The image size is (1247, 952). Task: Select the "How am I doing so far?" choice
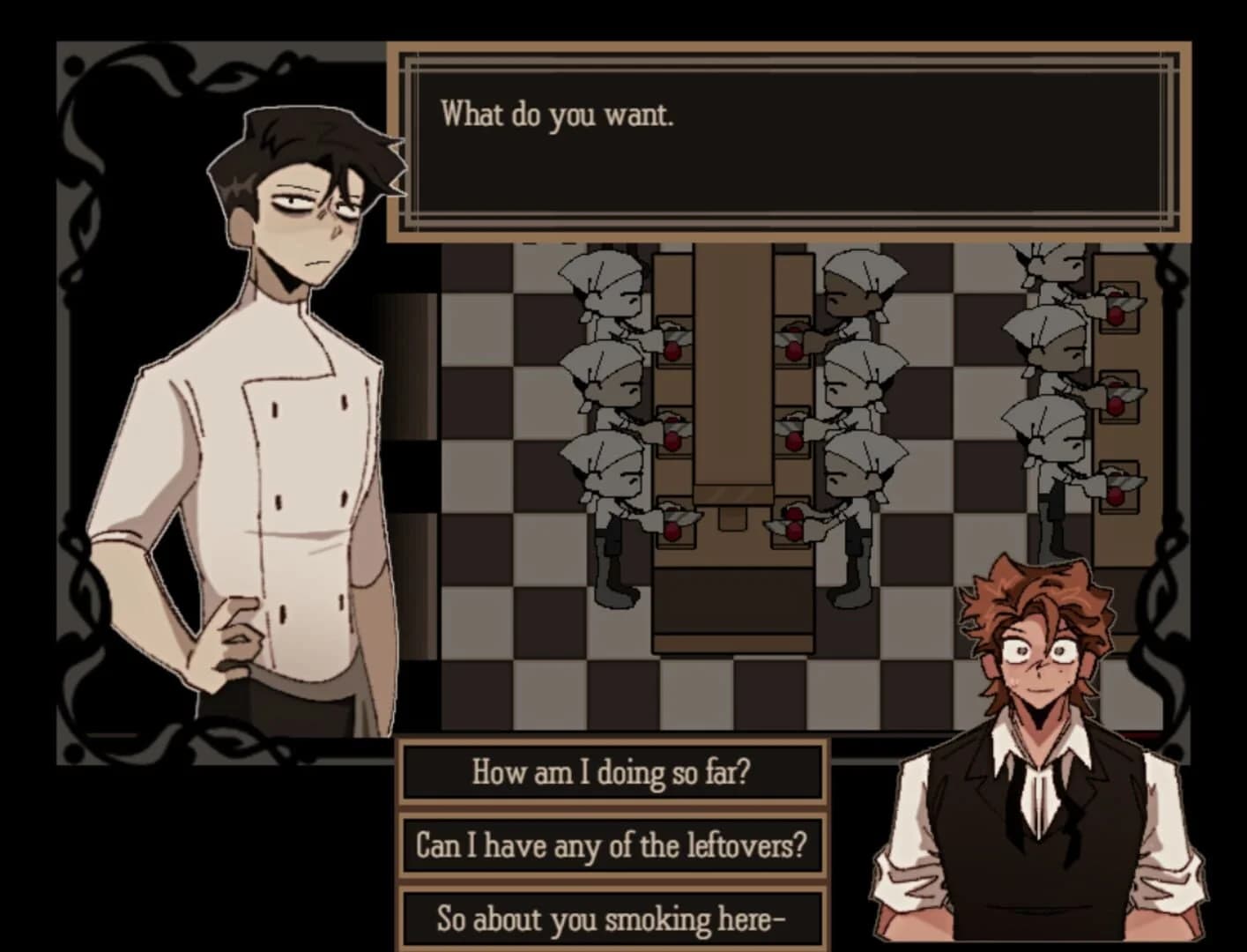click(x=614, y=771)
